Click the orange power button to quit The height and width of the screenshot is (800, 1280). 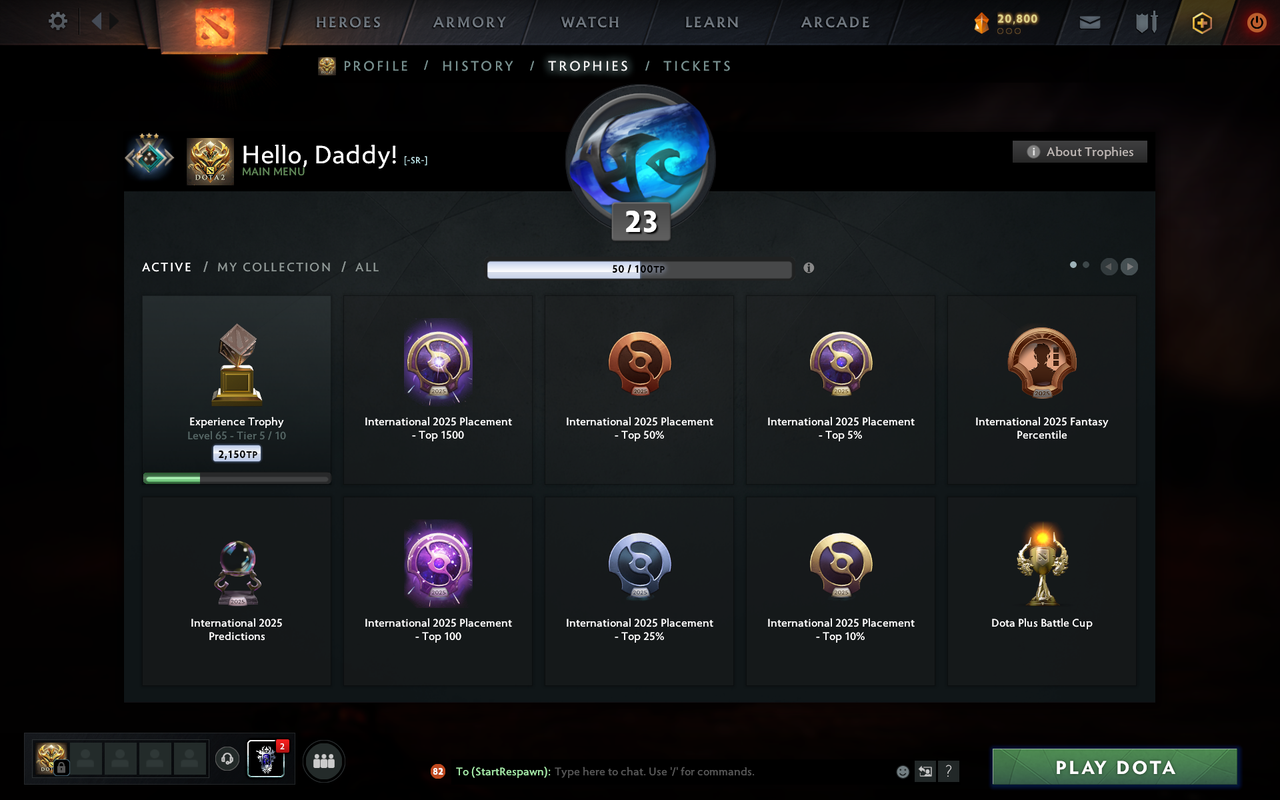pos(1256,21)
